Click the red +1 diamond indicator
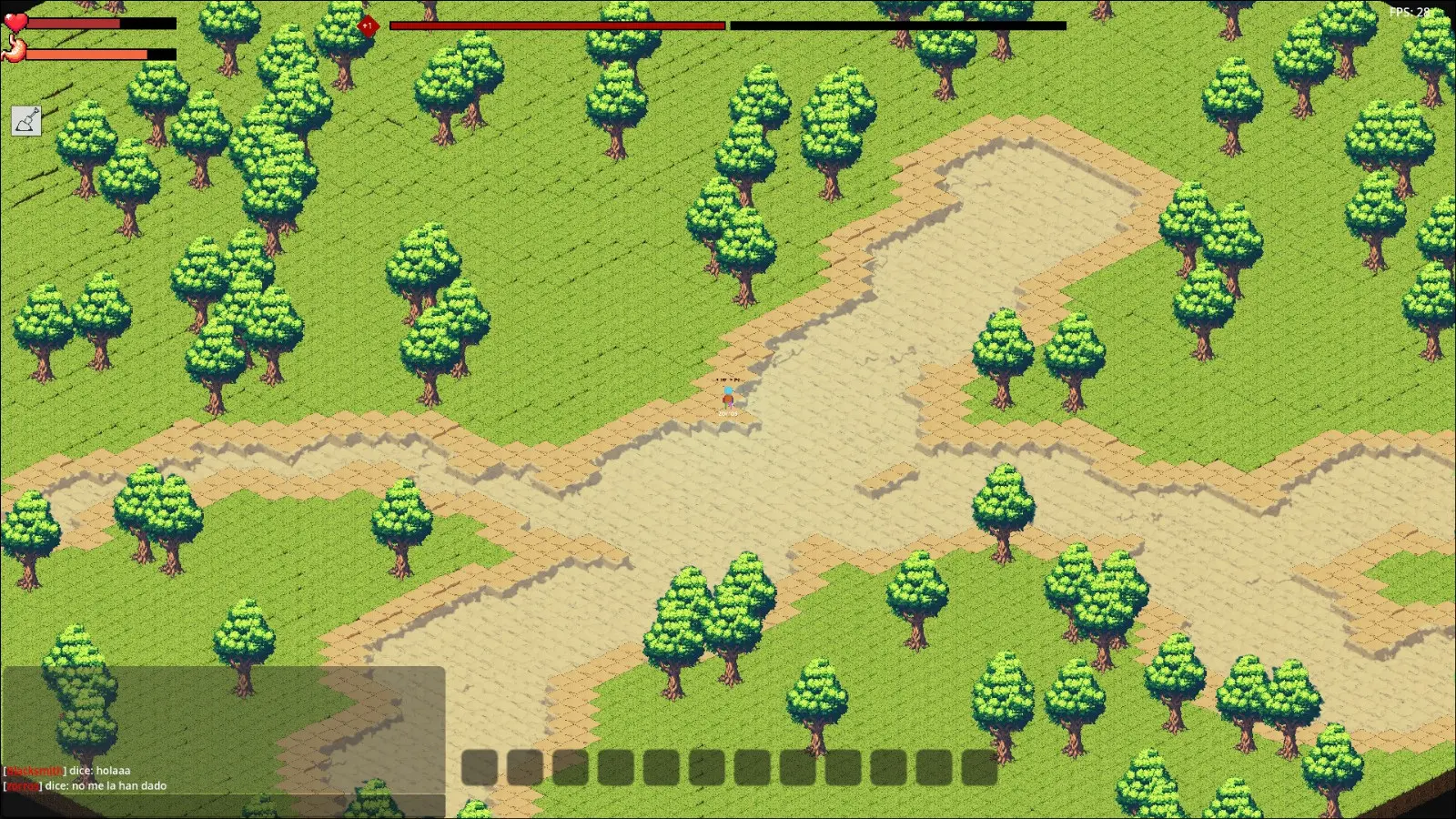Screen dimensions: 1456x819 pyautogui.click(x=368, y=26)
